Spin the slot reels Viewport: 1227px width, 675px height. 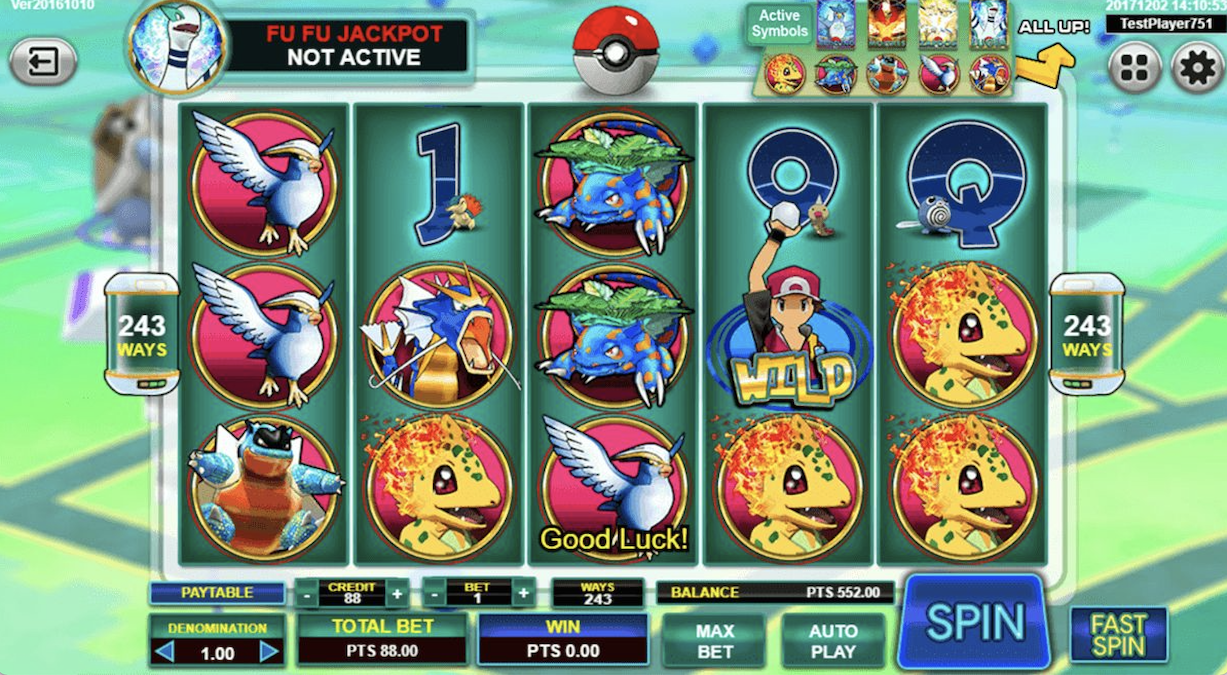974,621
